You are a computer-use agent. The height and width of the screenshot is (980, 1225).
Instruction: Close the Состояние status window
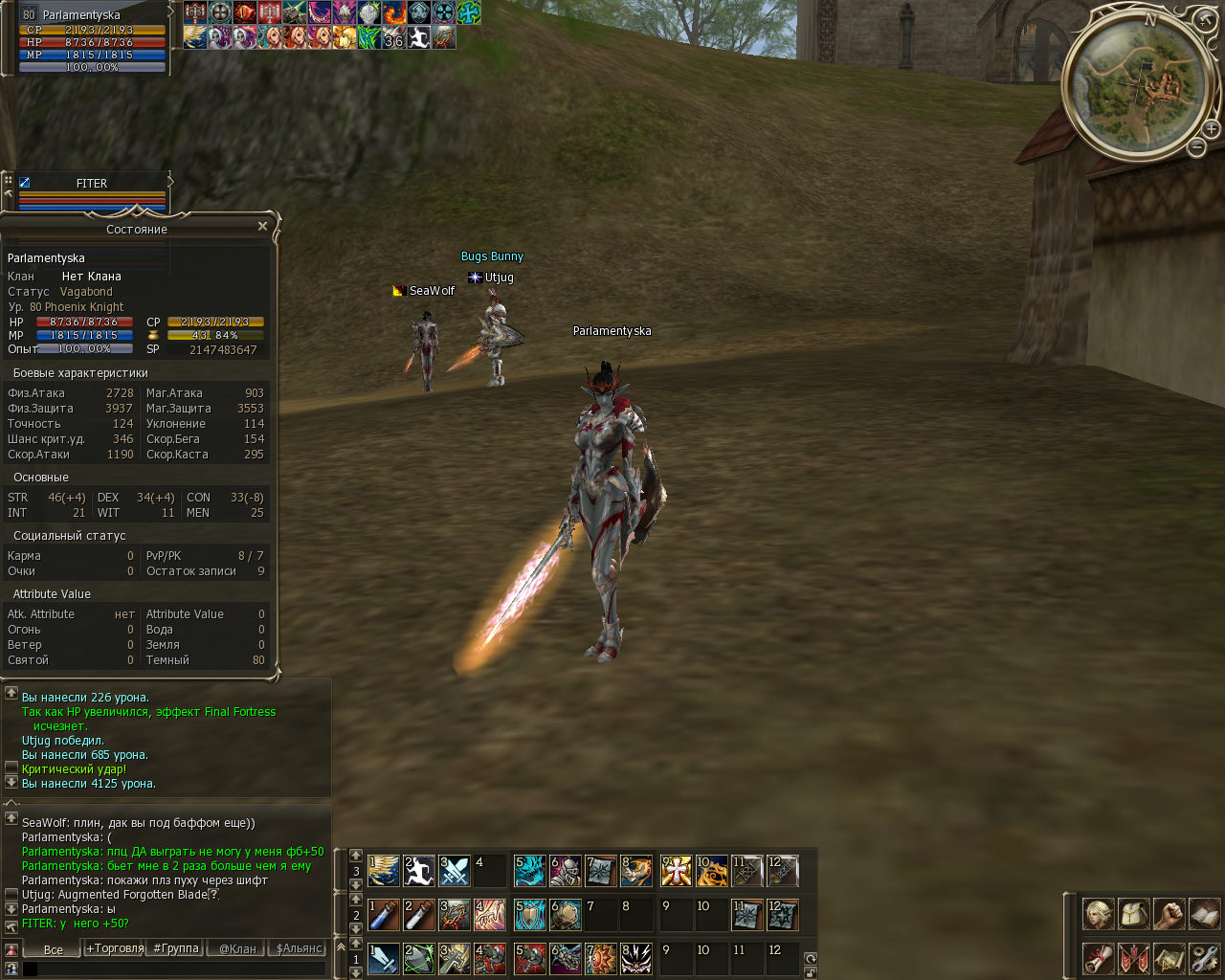[262, 227]
